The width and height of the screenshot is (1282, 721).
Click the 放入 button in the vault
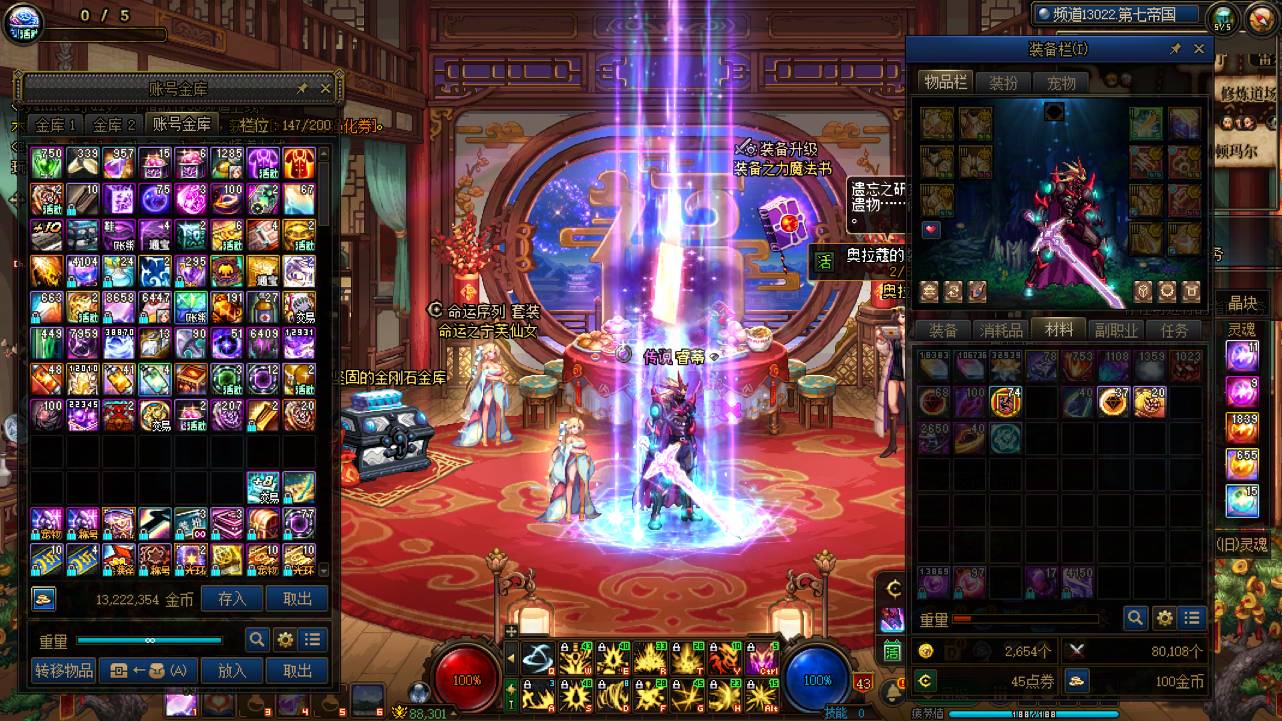pyautogui.click(x=232, y=671)
